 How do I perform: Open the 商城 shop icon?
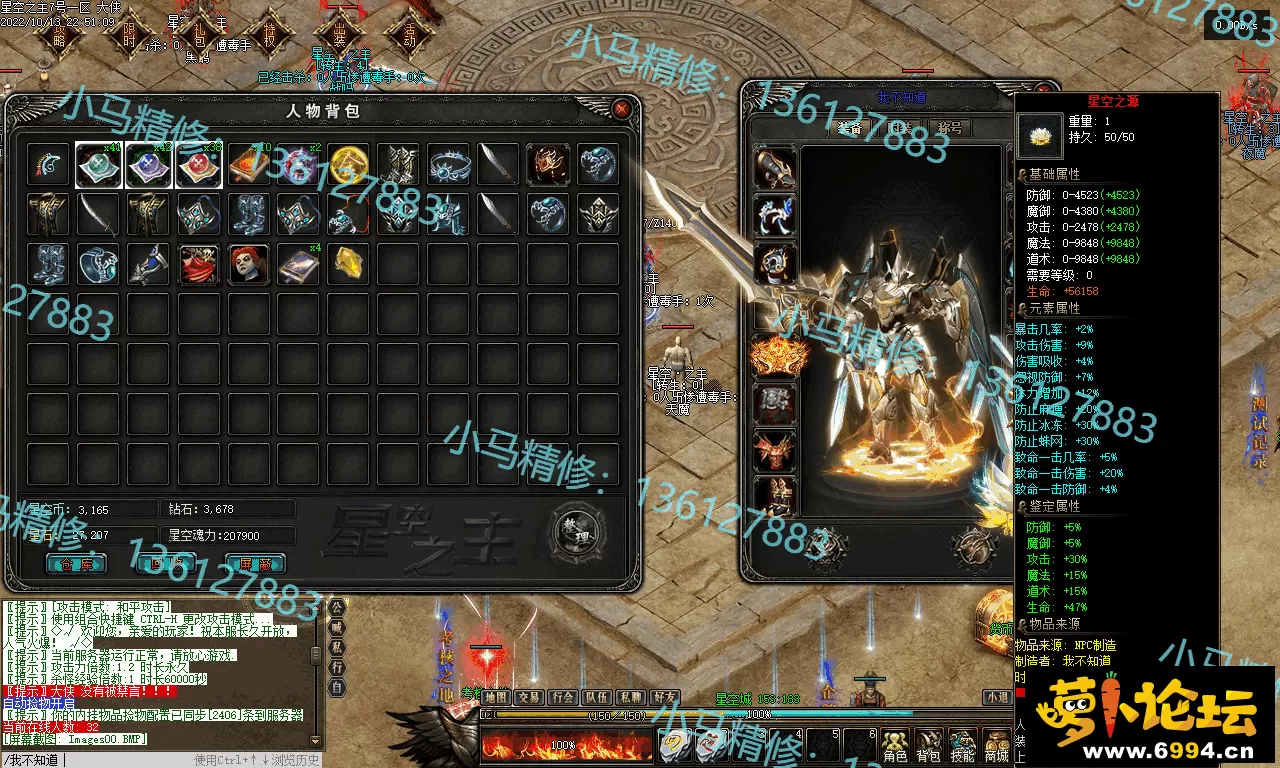click(x=996, y=745)
